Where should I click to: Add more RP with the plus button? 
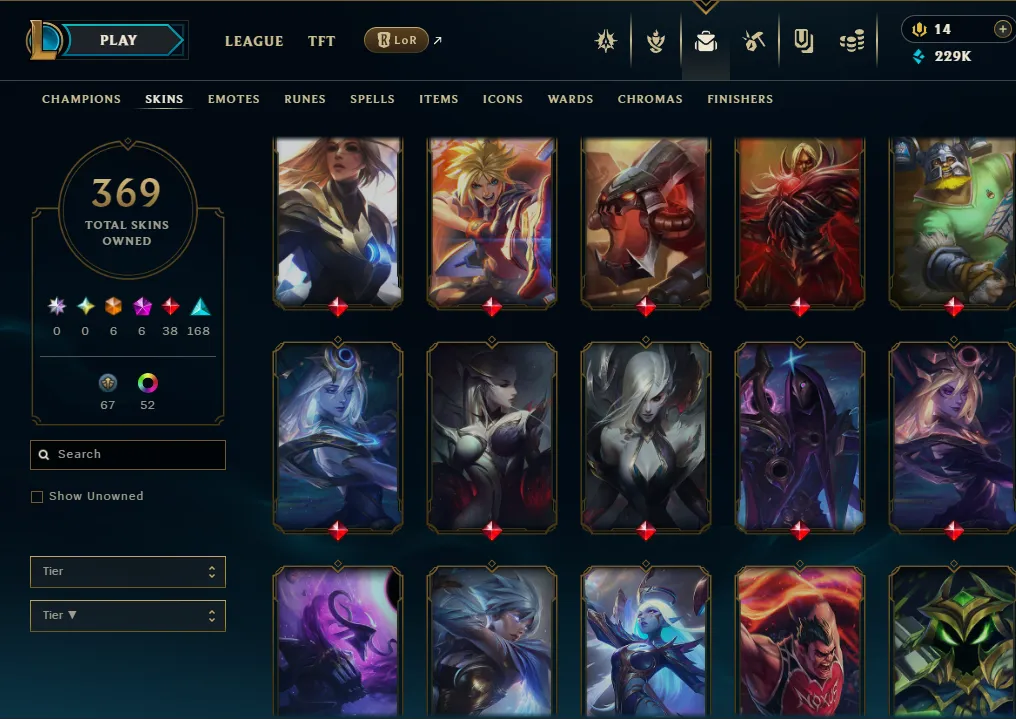coord(1002,29)
